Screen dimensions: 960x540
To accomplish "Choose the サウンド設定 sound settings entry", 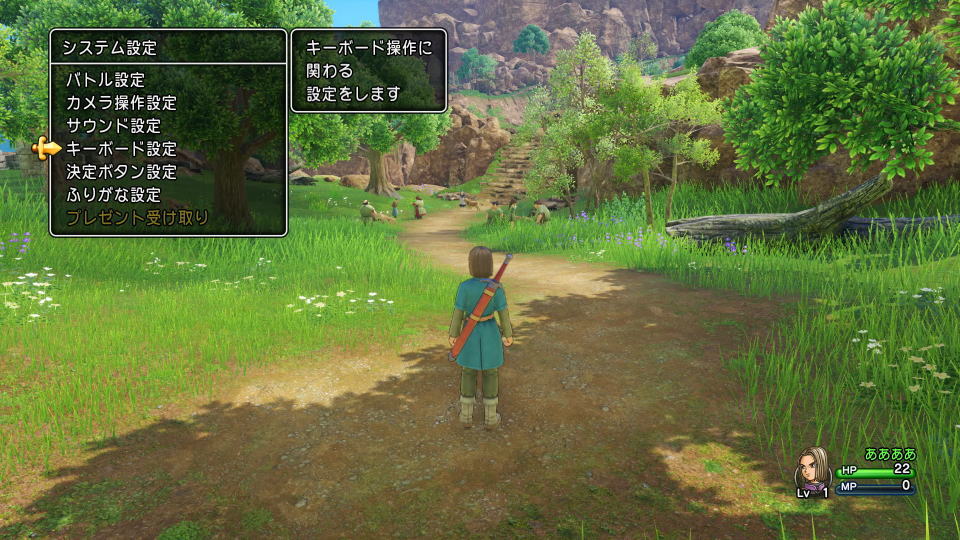I will [x=113, y=126].
